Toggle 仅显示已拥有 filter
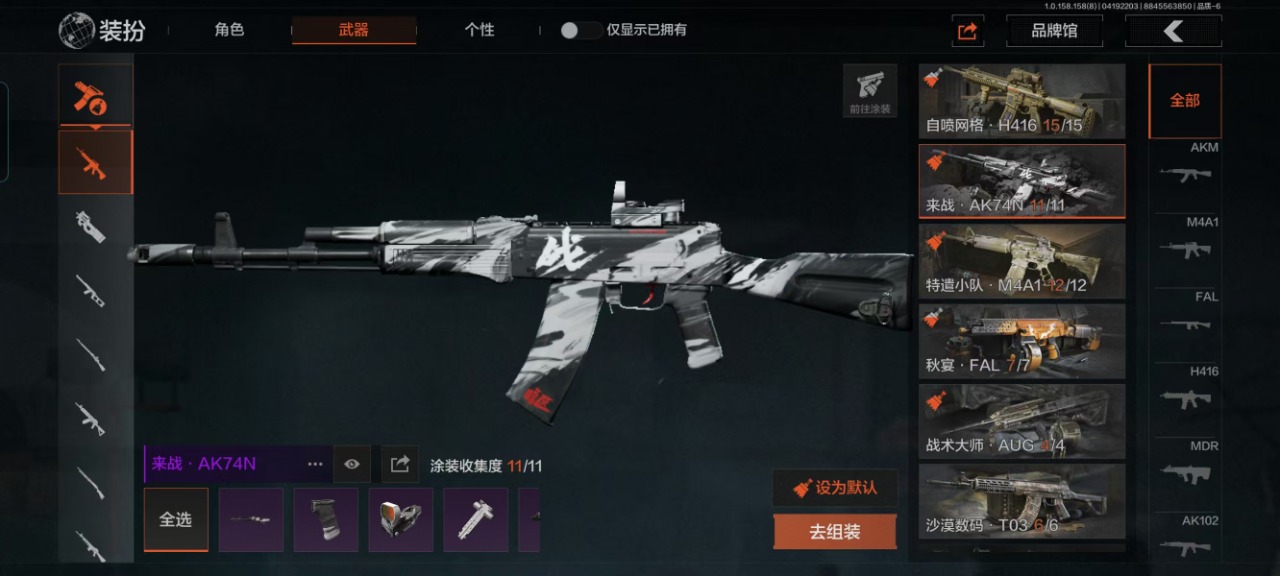Image resolution: width=1280 pixels, height=576 pixels. point(581,30)
